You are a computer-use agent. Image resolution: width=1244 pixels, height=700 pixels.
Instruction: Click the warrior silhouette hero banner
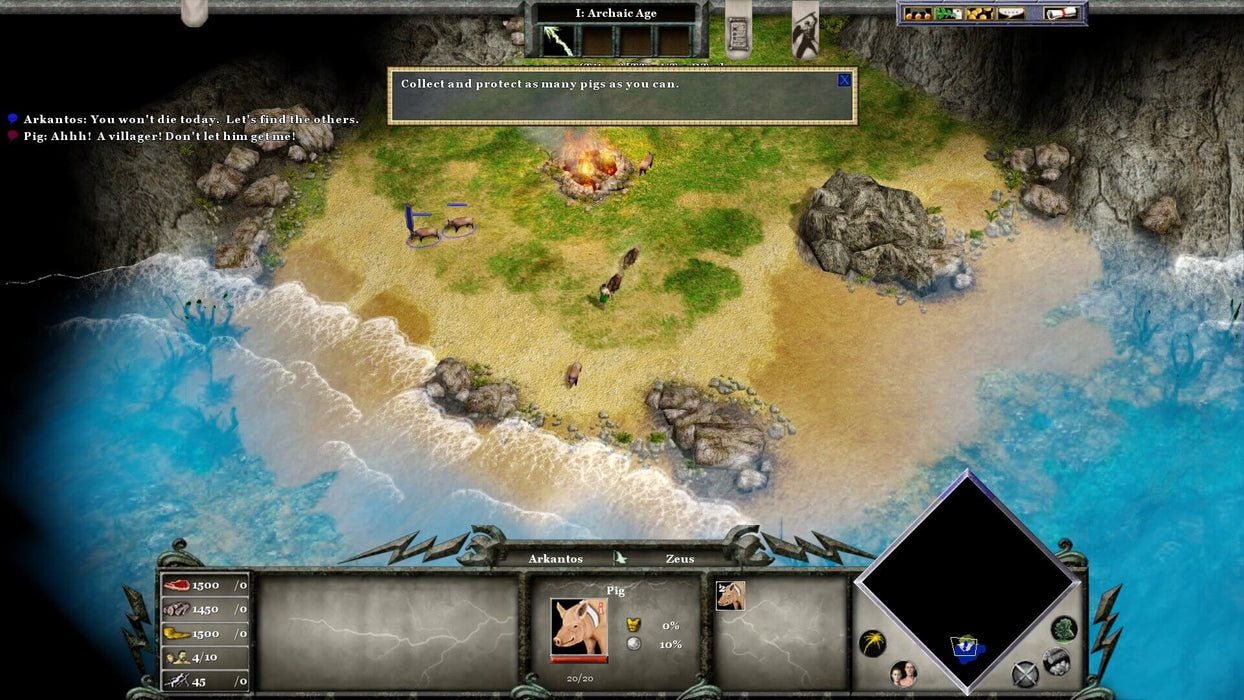tap(805, 30)
